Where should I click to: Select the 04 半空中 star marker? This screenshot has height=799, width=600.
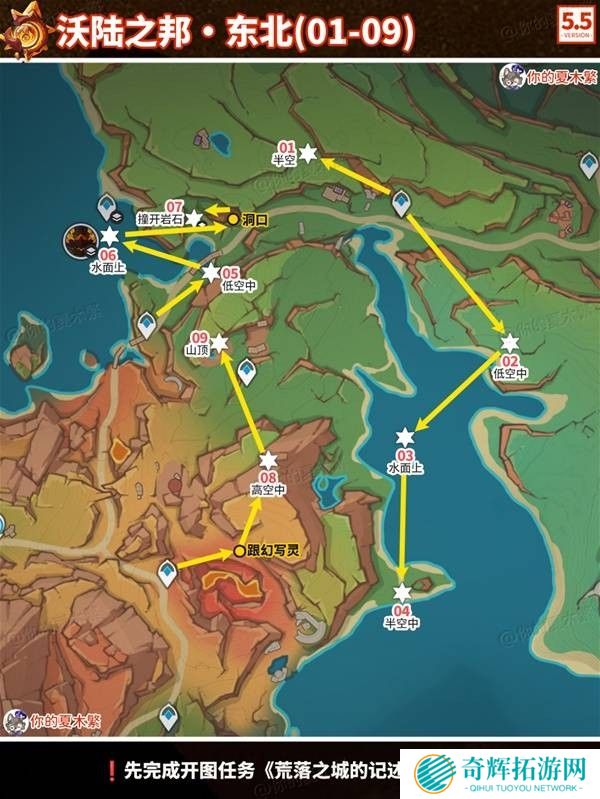[x=402, y=592]
